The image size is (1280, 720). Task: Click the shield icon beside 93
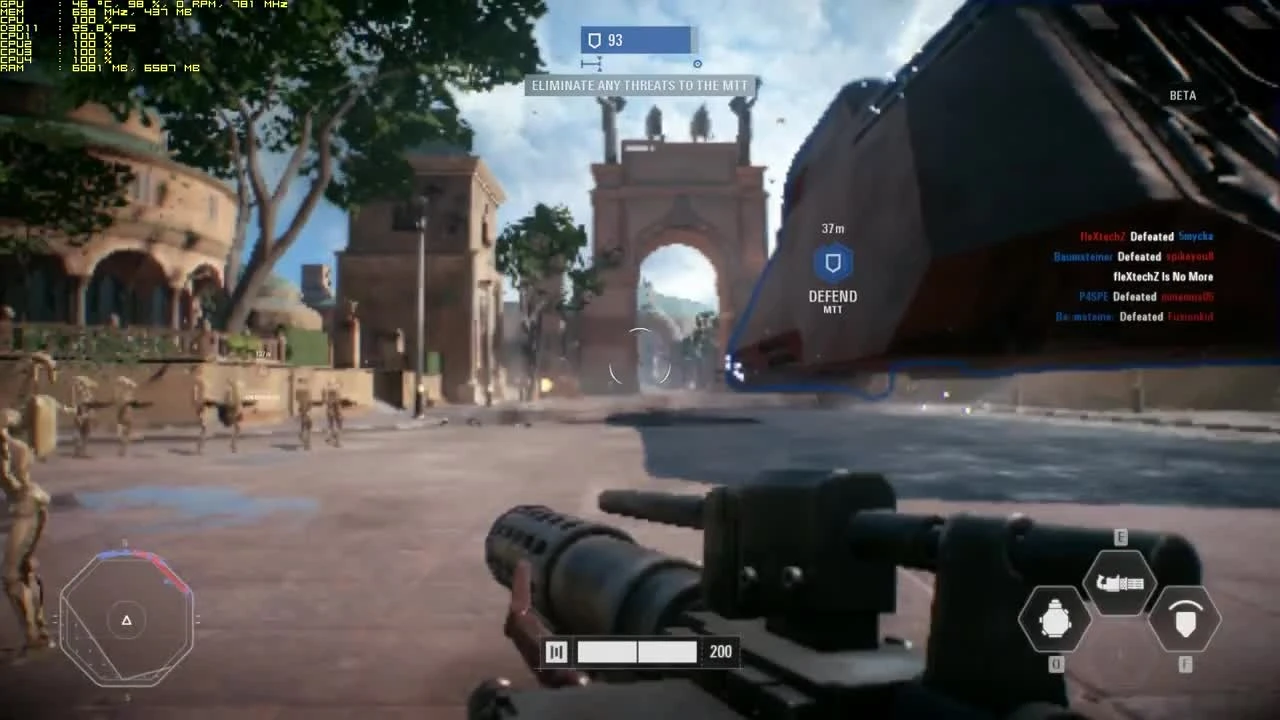pyautogui.click(x=594, y=40)
